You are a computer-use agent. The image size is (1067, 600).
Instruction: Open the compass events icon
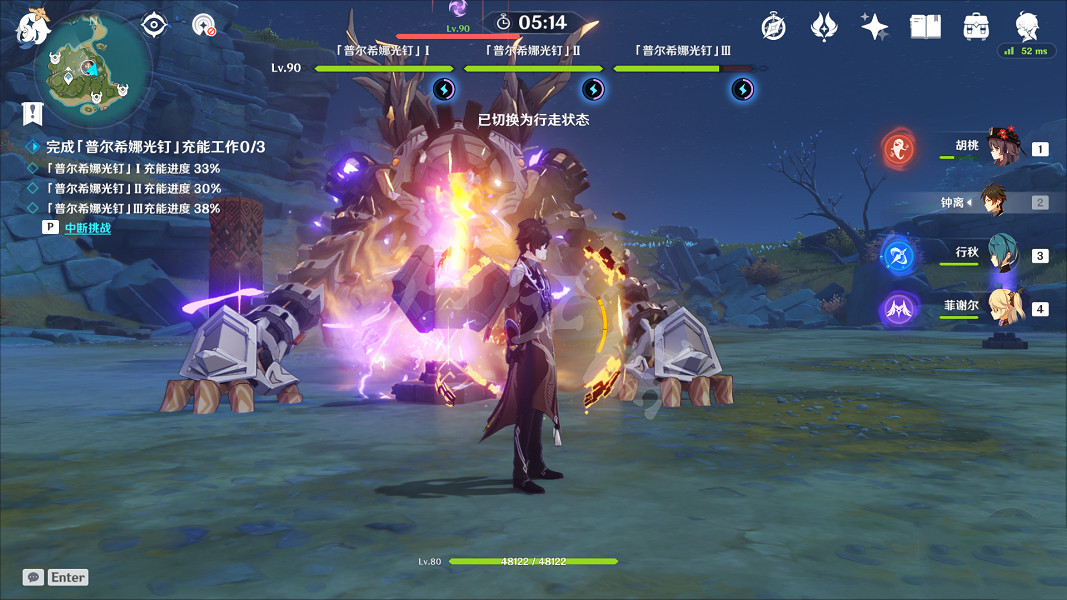773,27
